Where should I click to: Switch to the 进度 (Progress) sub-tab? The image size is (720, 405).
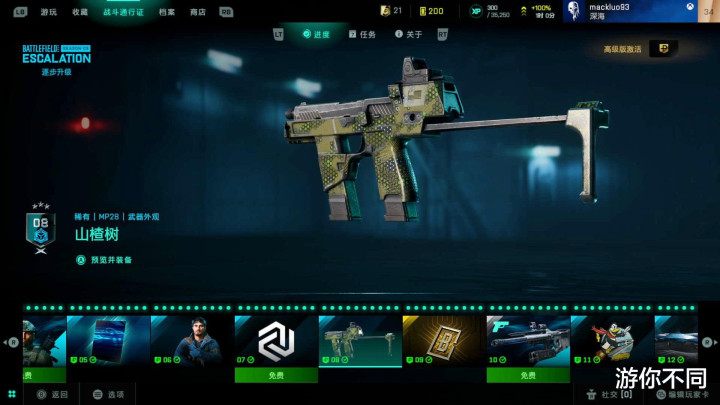(x=316, y=34)
